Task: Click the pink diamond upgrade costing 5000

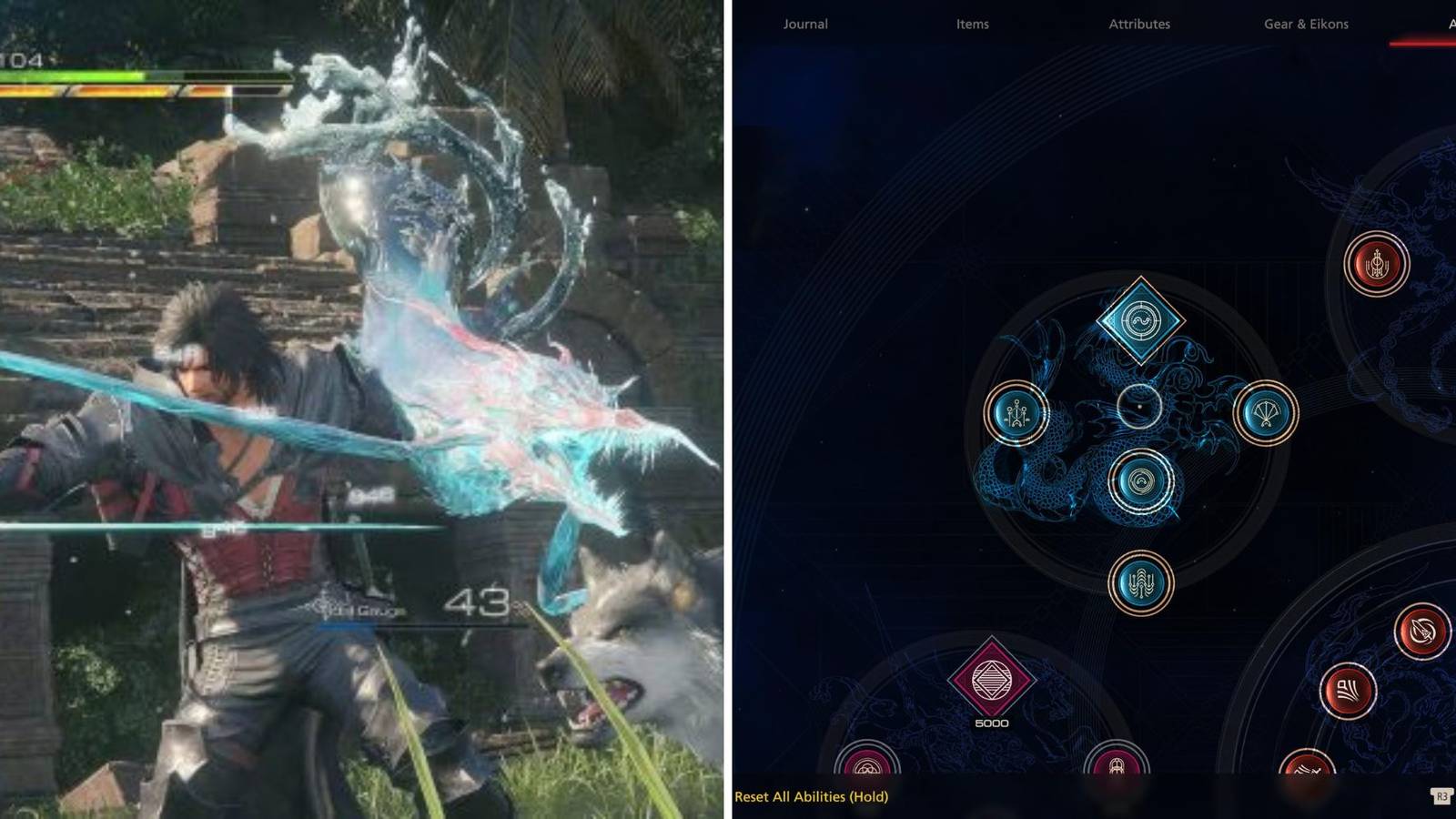Action: 992,678
